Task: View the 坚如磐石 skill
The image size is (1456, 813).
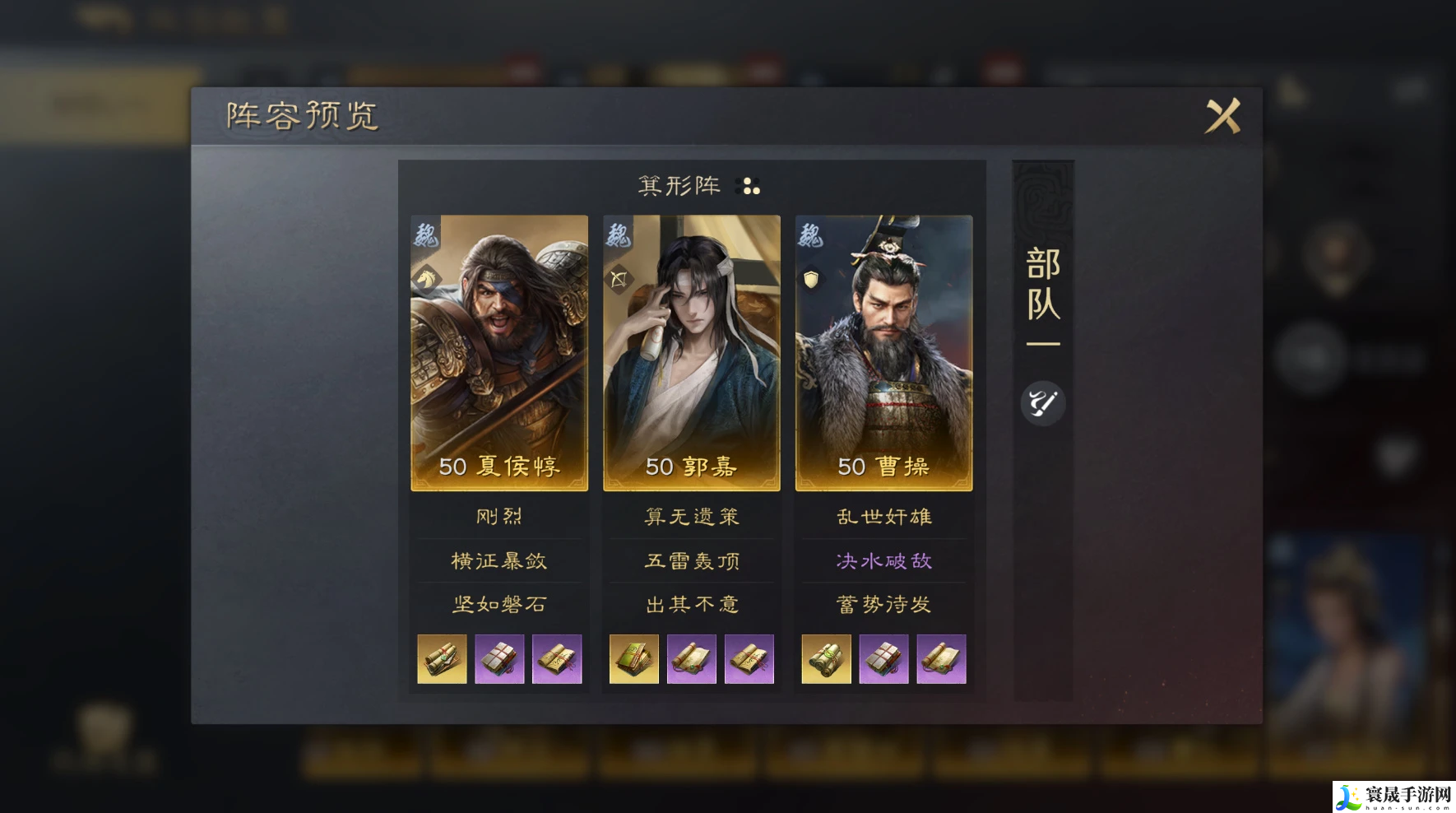Action: coord(499,605)
